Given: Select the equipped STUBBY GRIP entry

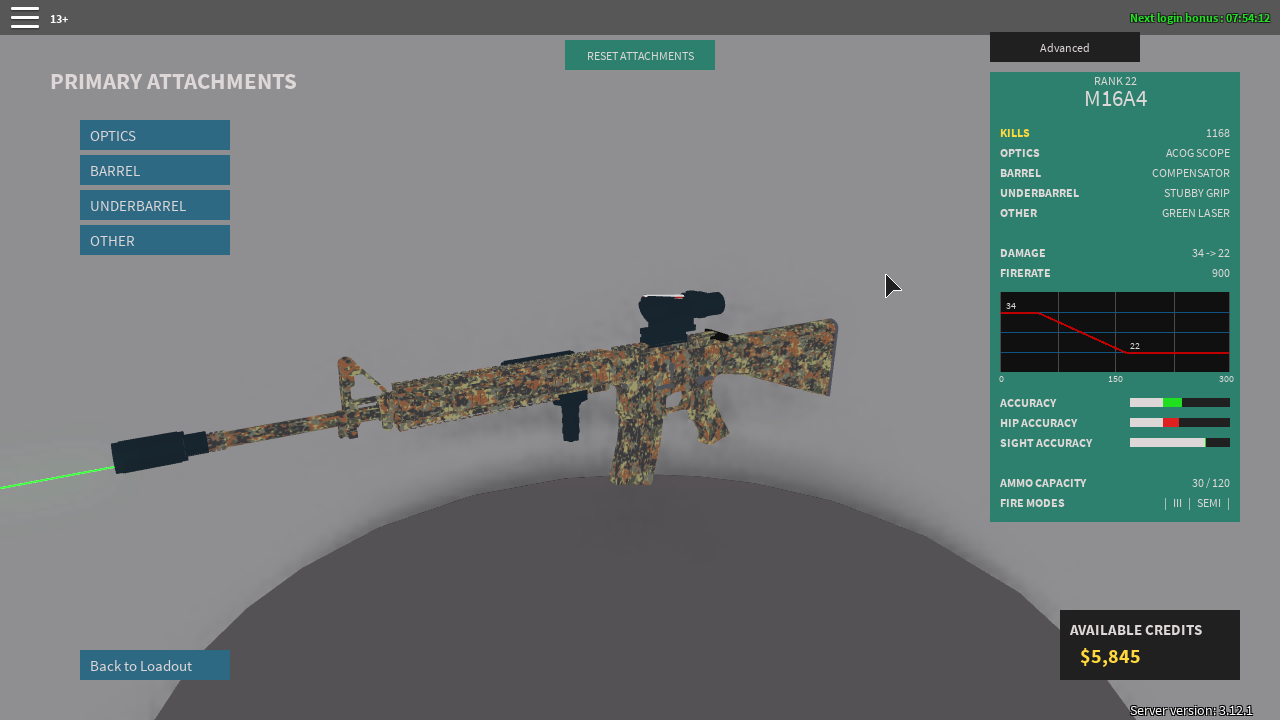Looking at the screenshot, I should tap(1196, 193).
